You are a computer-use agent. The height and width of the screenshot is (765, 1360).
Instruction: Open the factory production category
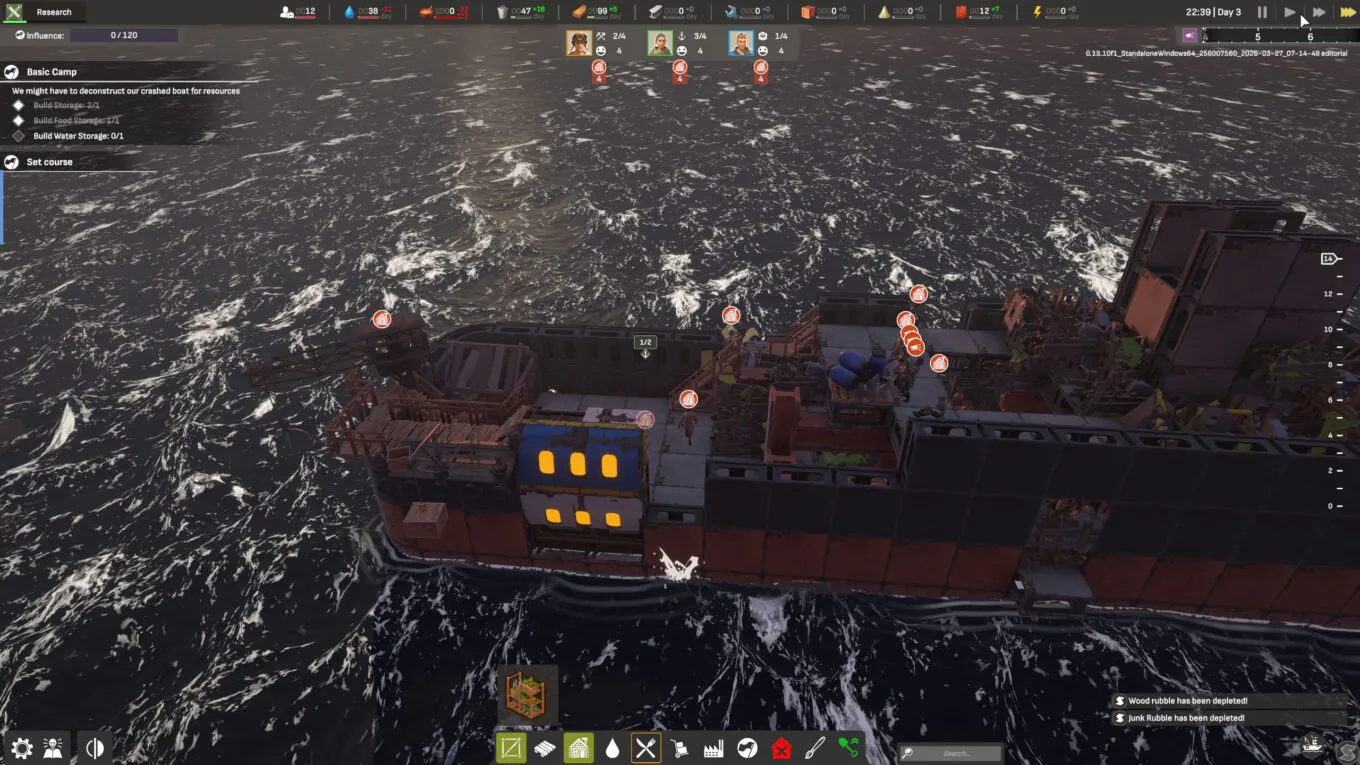pyautogui.click(x=713, y=748)
